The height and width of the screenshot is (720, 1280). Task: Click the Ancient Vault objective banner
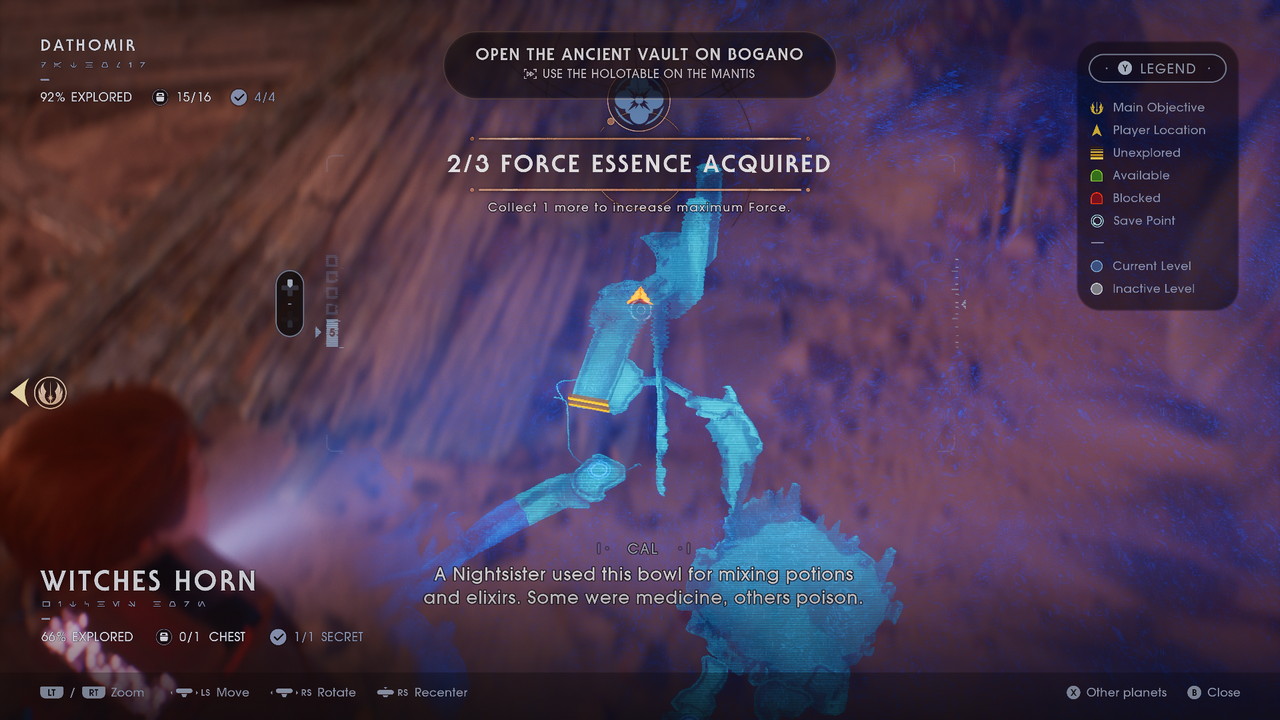[x=639, y=63]
